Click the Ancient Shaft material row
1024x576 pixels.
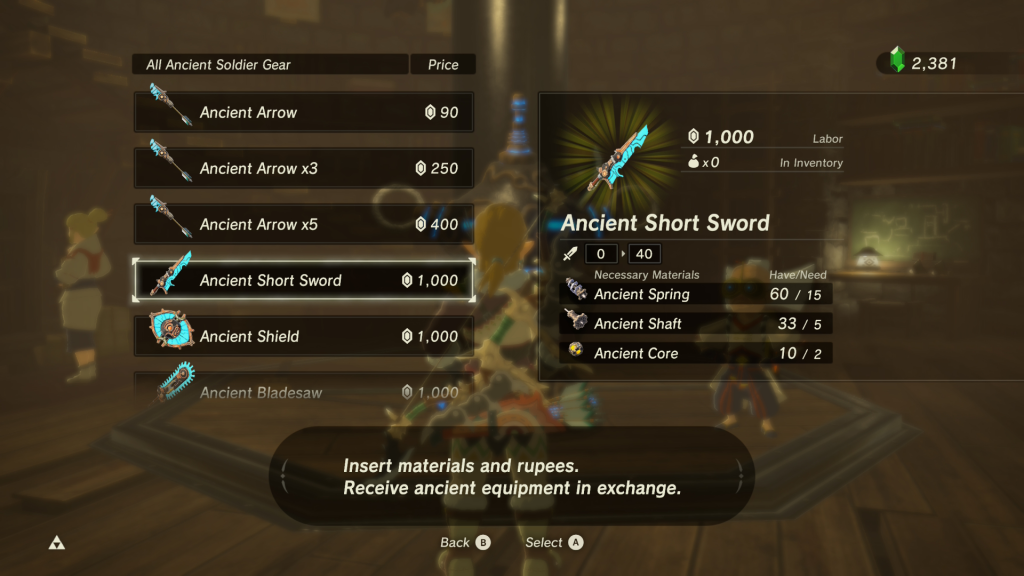[696, 324]
